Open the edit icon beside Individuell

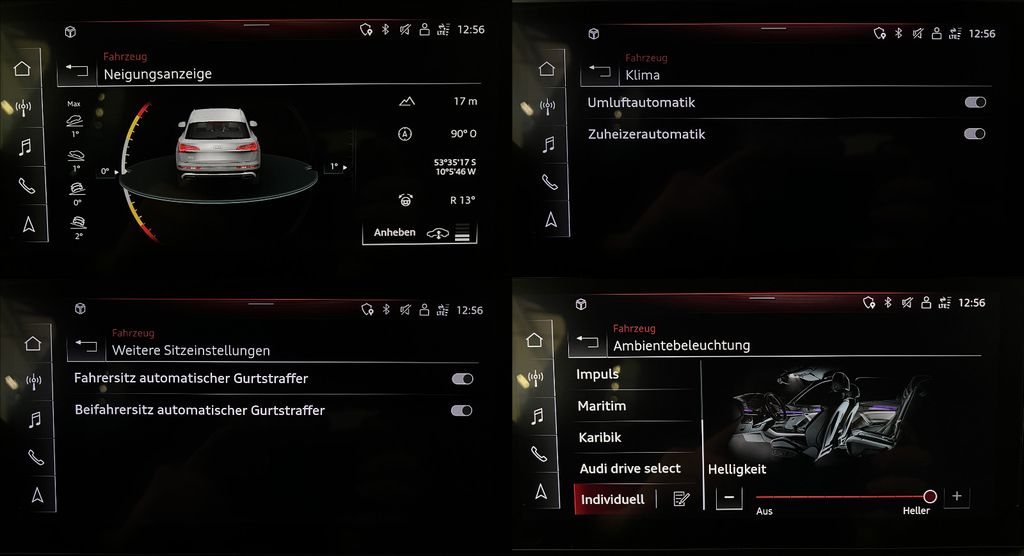click(682, 499)
